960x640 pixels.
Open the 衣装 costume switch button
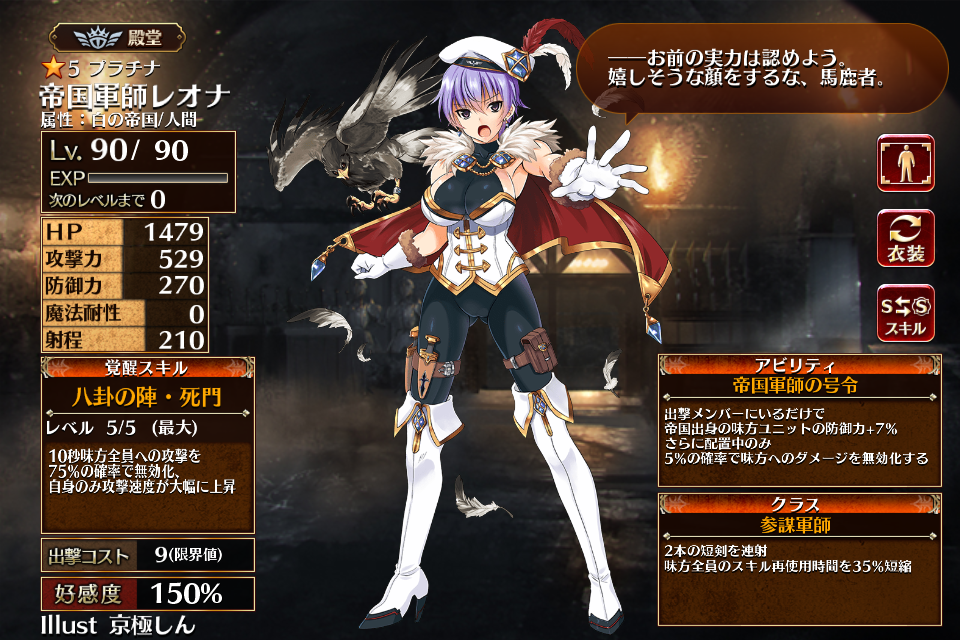[x=906, y=238]
